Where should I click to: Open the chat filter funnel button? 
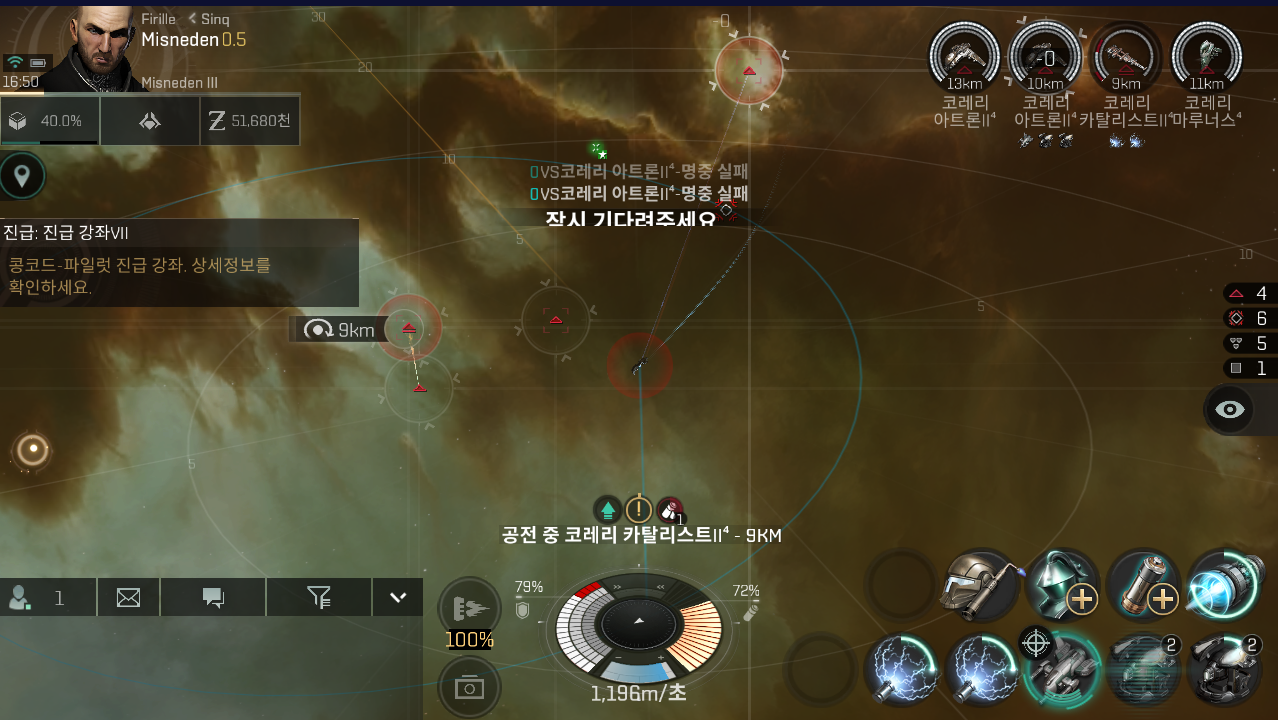click(x=319, y=598)
